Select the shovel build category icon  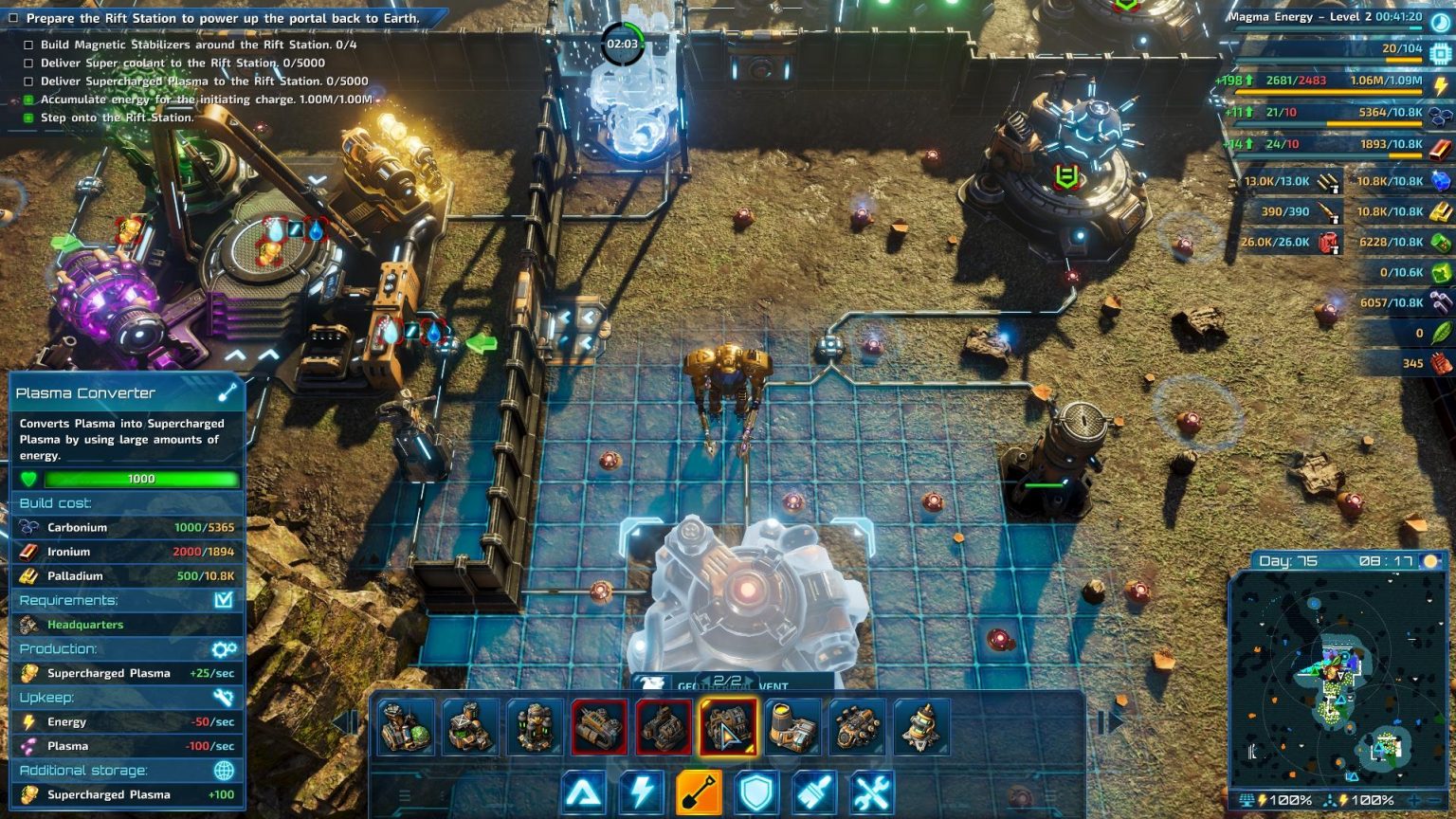pyautogui.click(x=697, y=792)
